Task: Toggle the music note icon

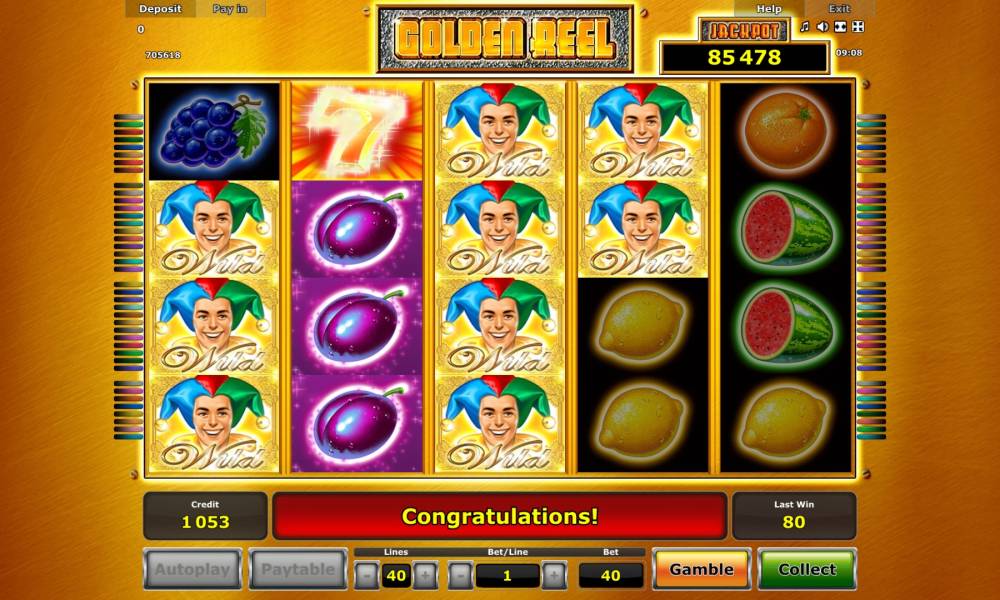Action: click(x=804, y=27)
